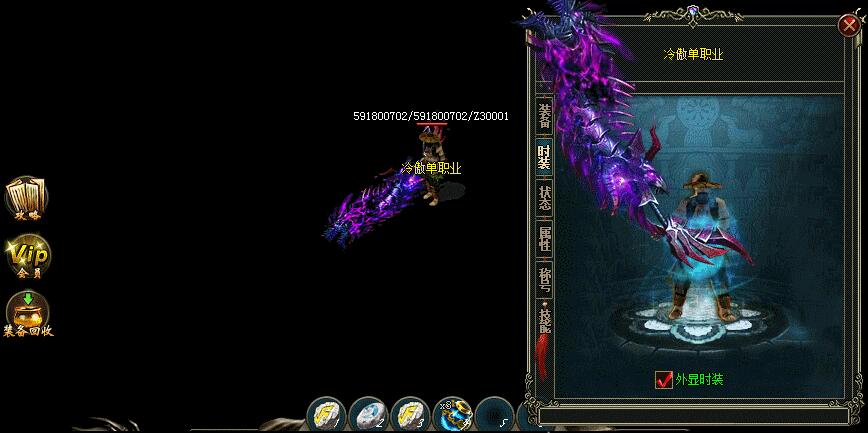Show the 属性 attributes tab
The width and height of the screenshot is (868, 433).
[x=544, y=238]
